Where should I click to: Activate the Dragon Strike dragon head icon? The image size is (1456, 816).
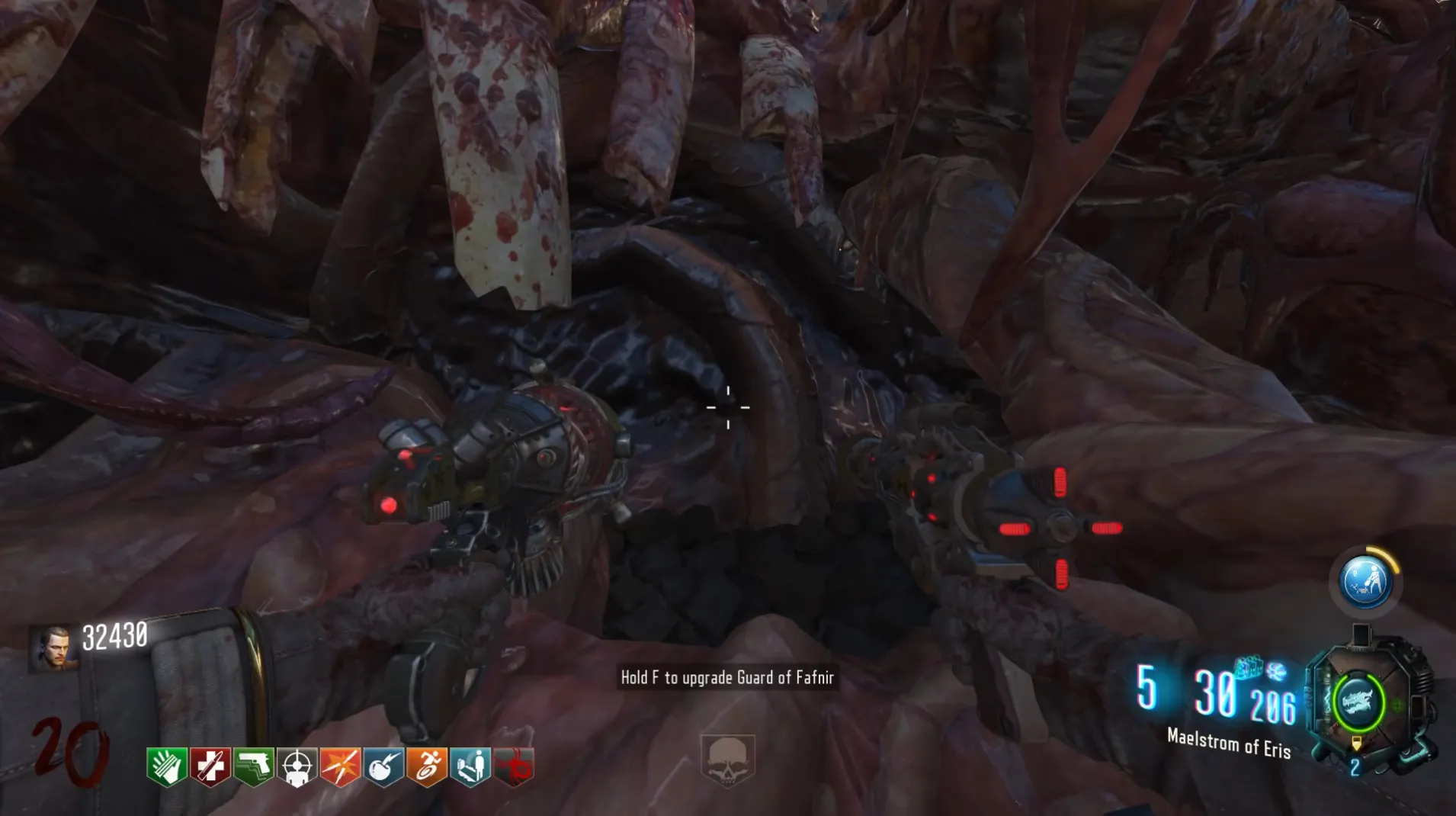[x=1358, y=702]
